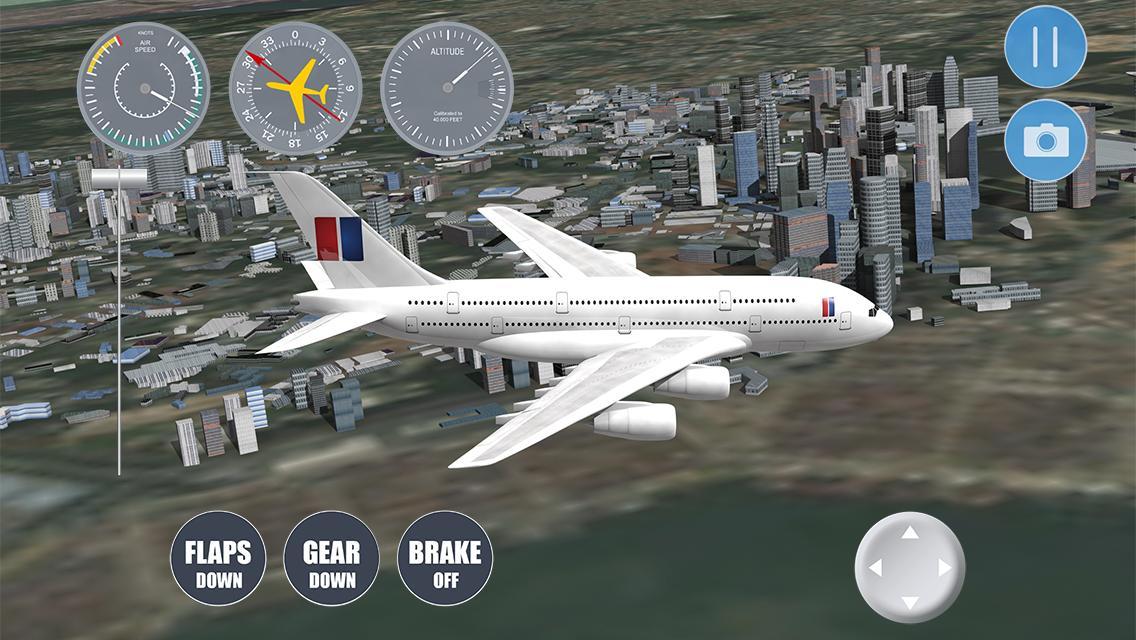The height and width of the screenshot is (640, 1136).
Task: Tap the down arrow on the directional pad
Action: [x=910, y=602]
